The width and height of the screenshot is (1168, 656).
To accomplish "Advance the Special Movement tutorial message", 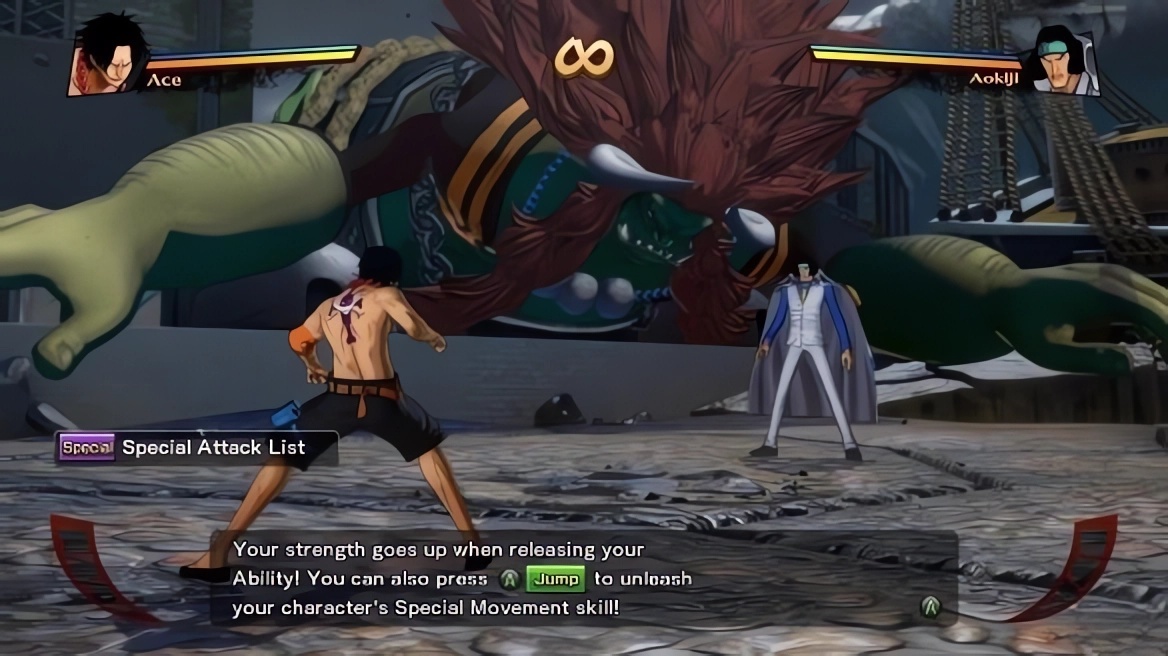I will [x=931, y=605].
